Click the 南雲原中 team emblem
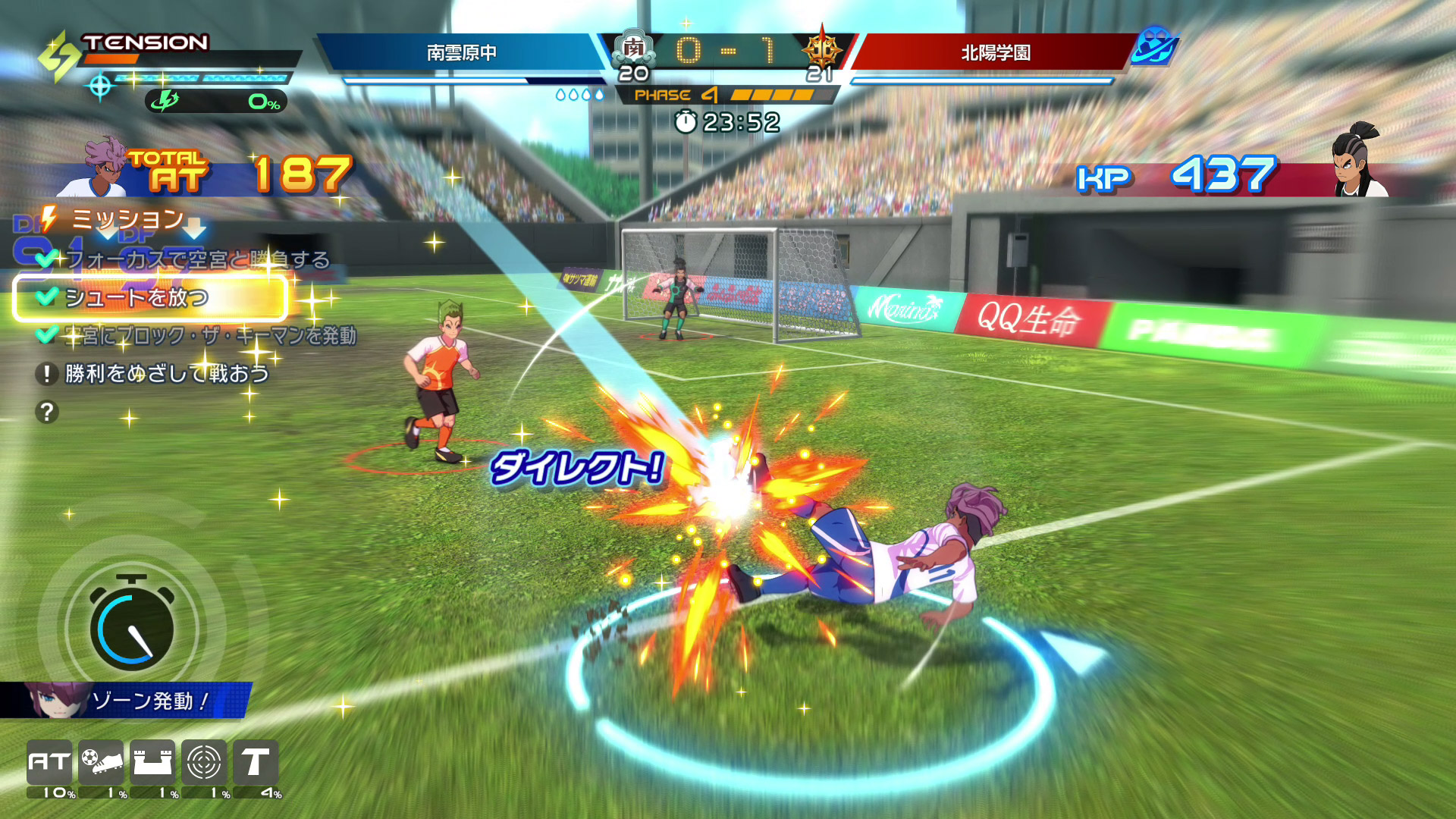1456x819 pixels. coord(633,49)
